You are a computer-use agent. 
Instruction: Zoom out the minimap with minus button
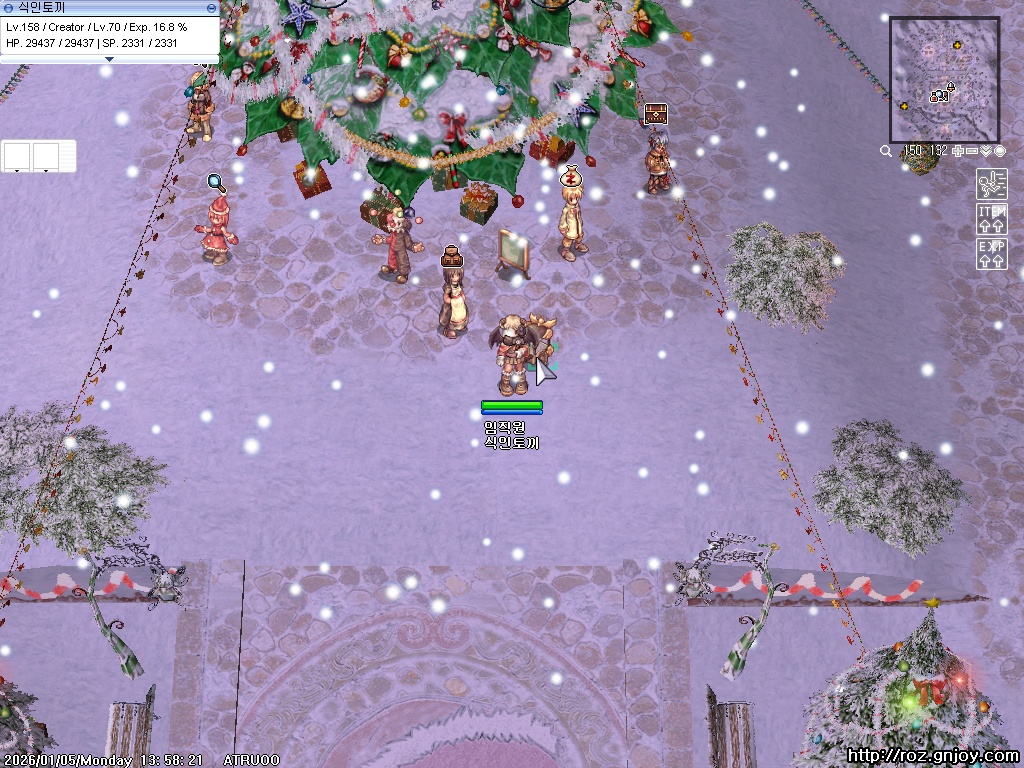coord(972,151)
